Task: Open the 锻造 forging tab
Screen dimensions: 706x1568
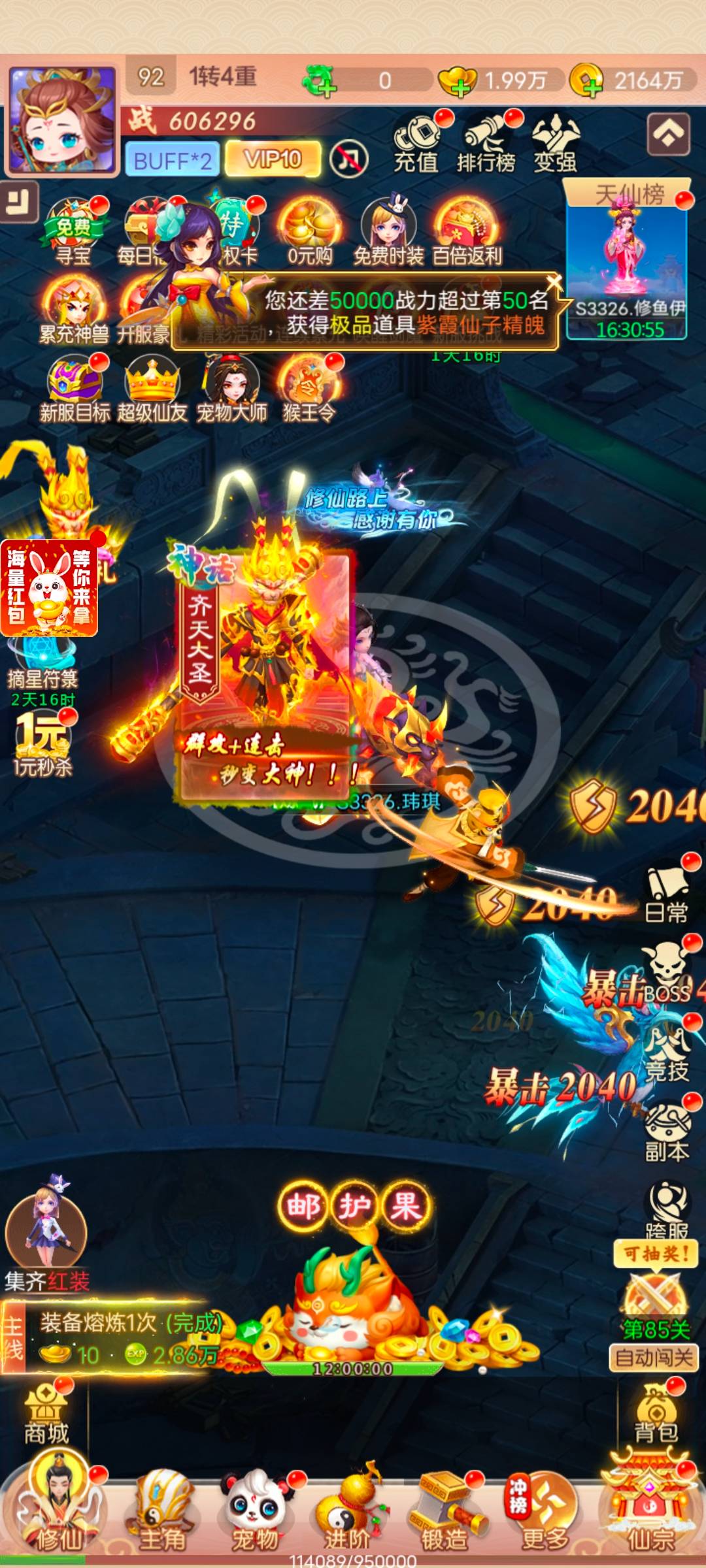Action: point(445,1512)
